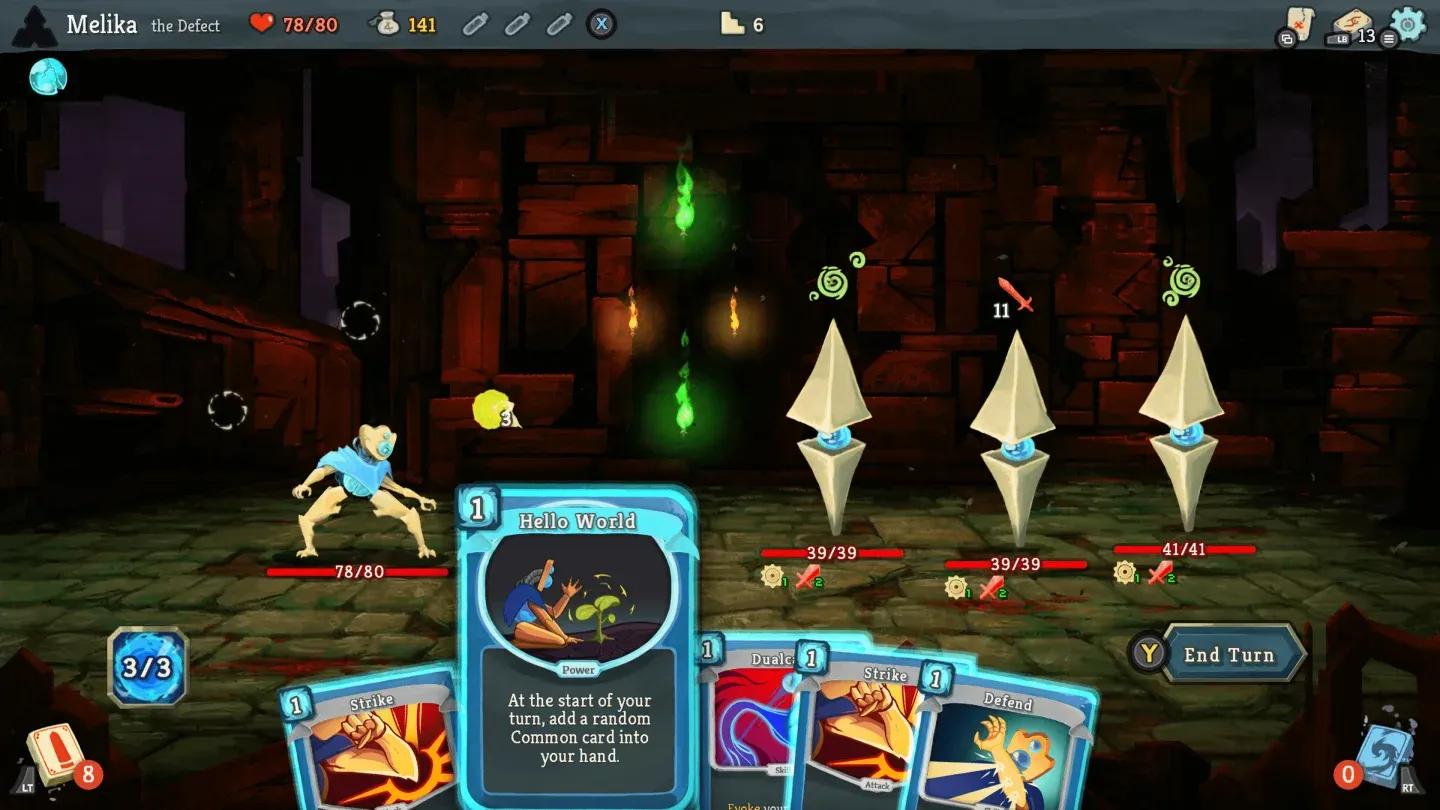Click the End Turn button
1440x810 pixels.
(x=1230, y=655)
